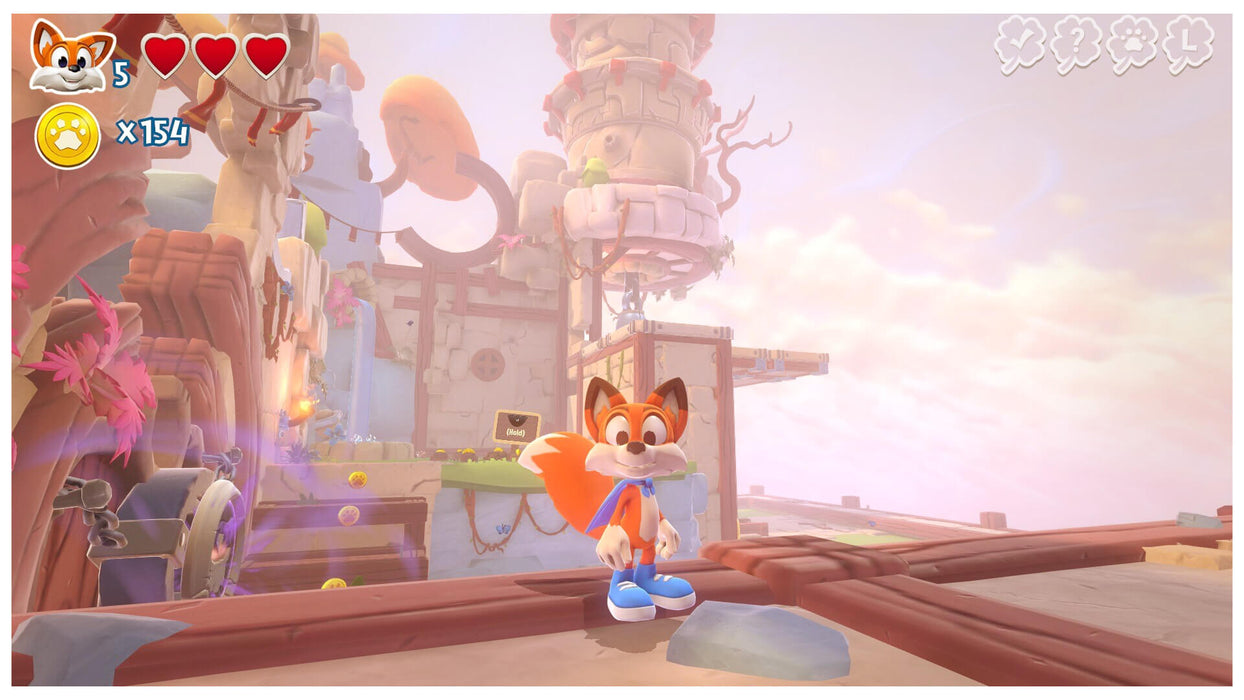Click the checkmark clover icon

[1020, 45]
